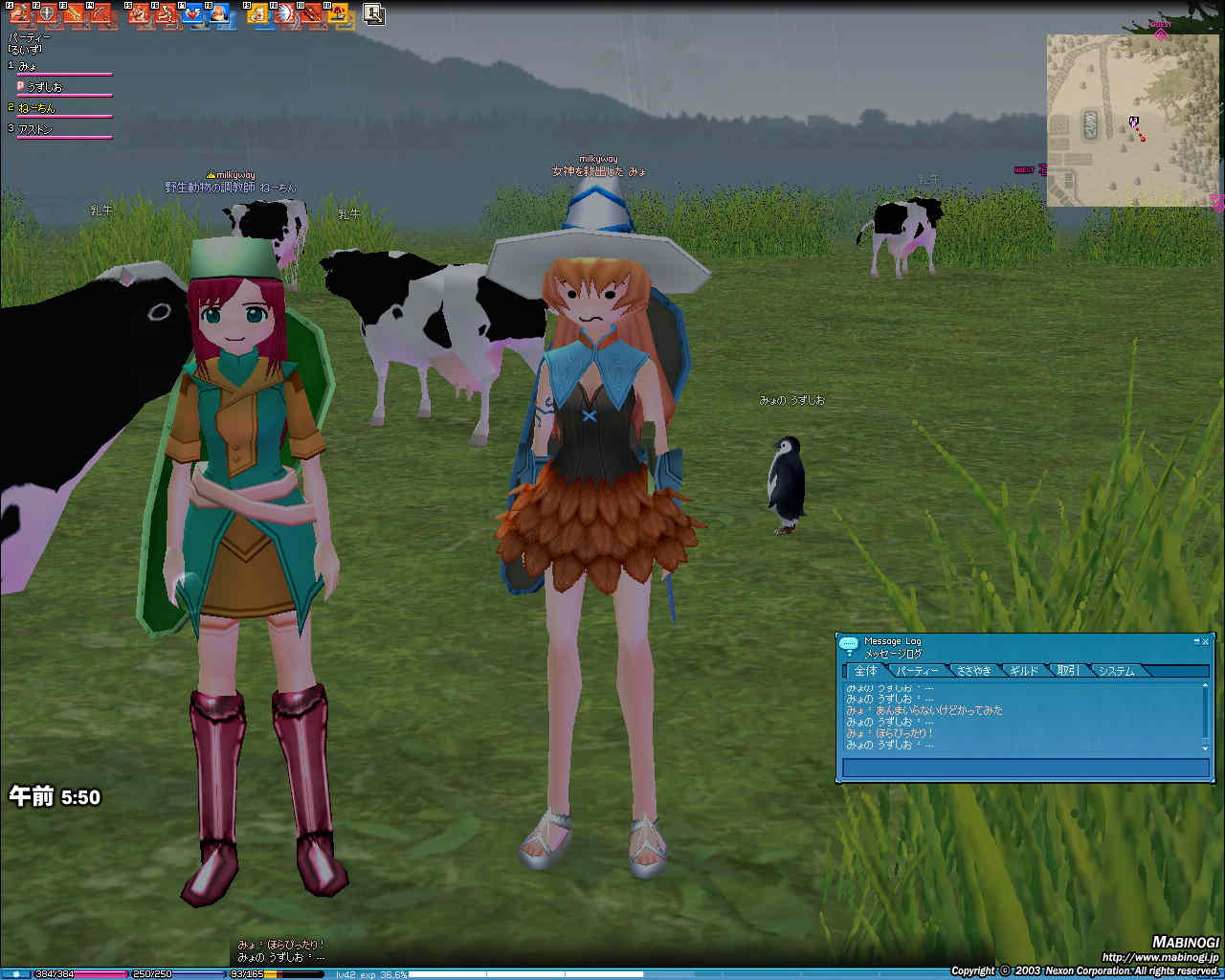Select the F8 blue portrait skill icon
Image resolution: width=1225 pixels, height=980 pixels.
click(221, 14)
